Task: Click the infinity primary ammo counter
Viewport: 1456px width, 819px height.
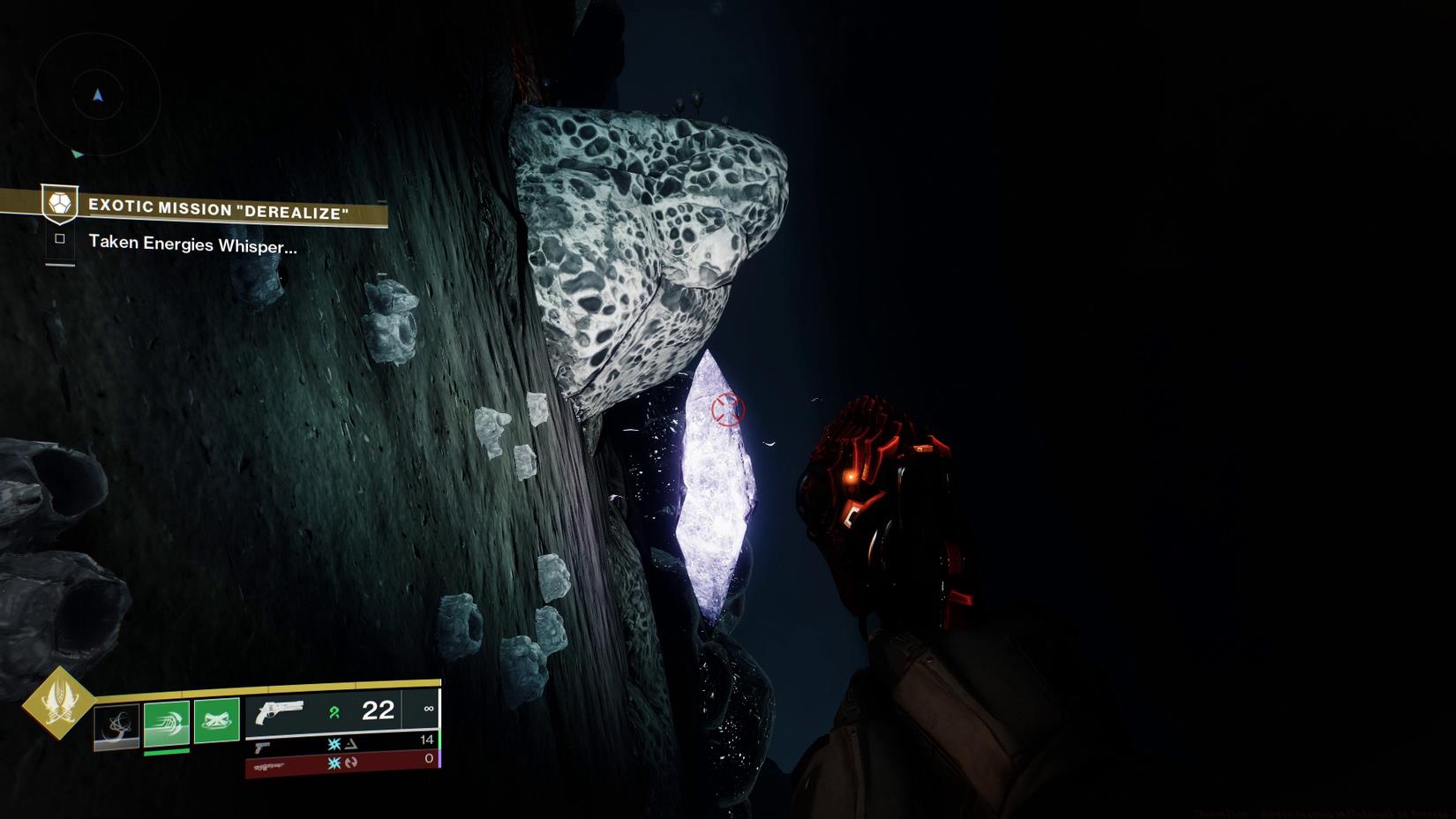Action: point(430,708)
